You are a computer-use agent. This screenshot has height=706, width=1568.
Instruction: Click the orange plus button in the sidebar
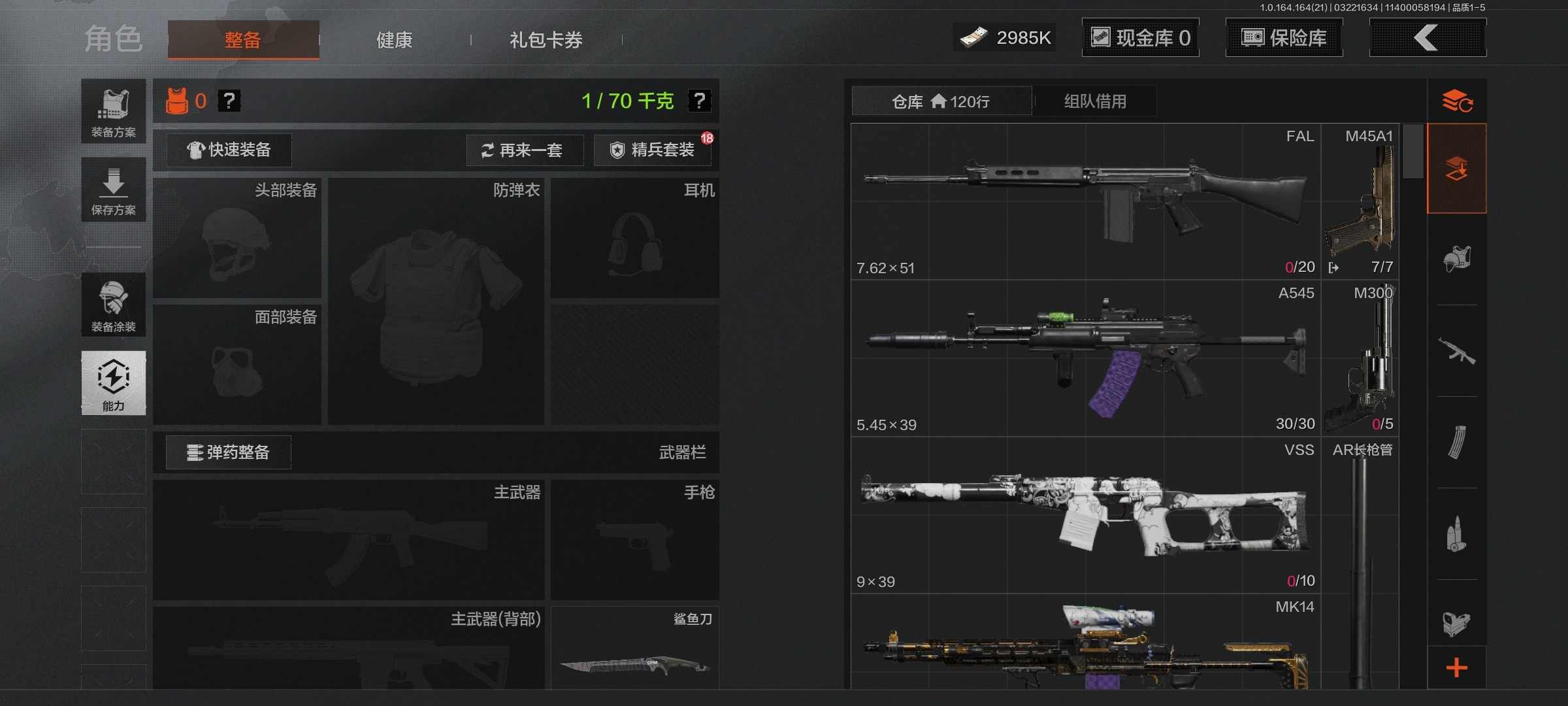(x=1457, y=668)
